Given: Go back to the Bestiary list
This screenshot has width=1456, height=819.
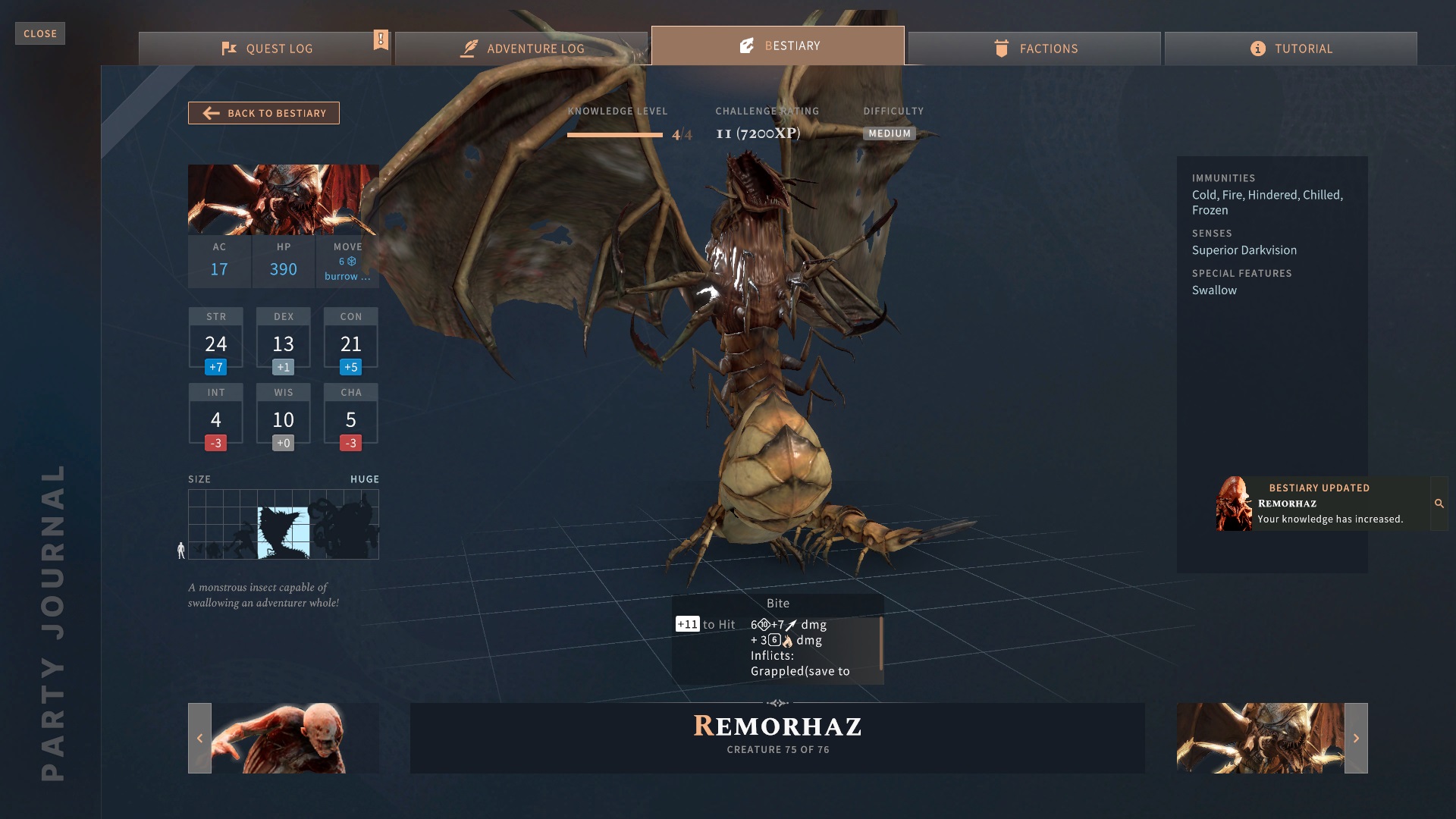Looking at the screenshot, I should tap(264, 113).
